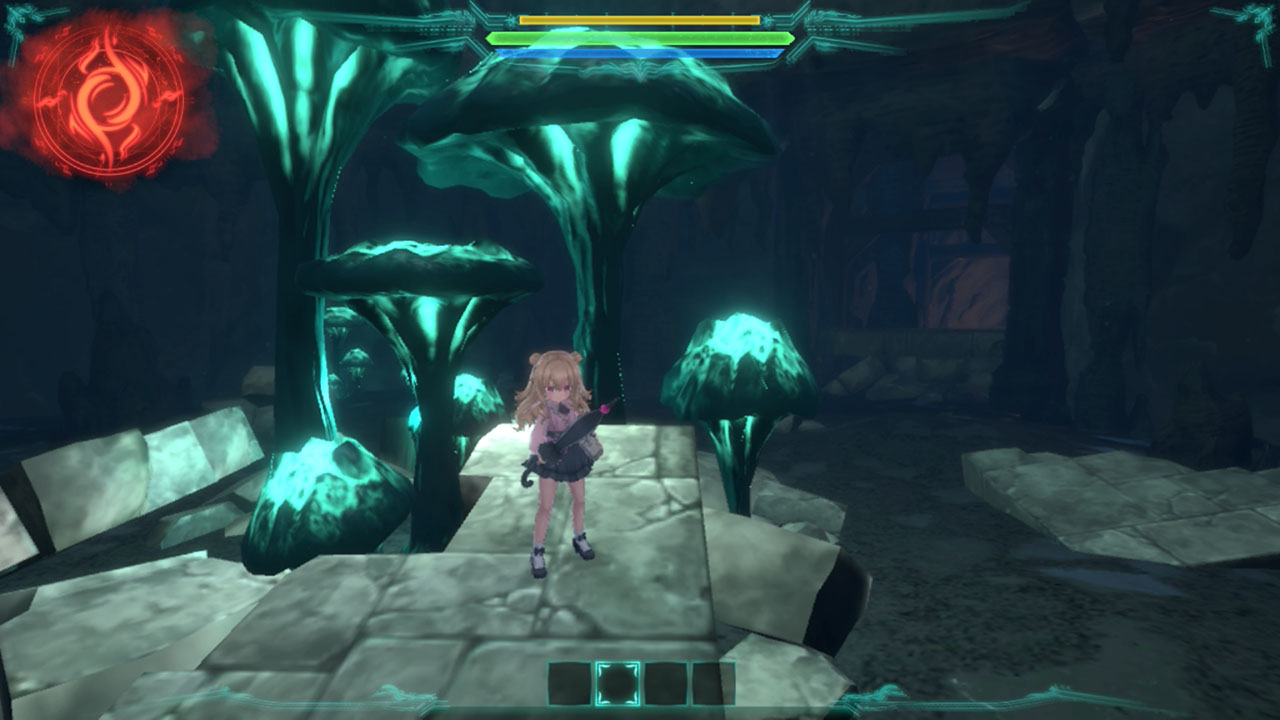Image resolution: width=1280 pixels, height=720 pixels.
Task: Toggle the active hotbar slot selection frame
Action: 617,684
